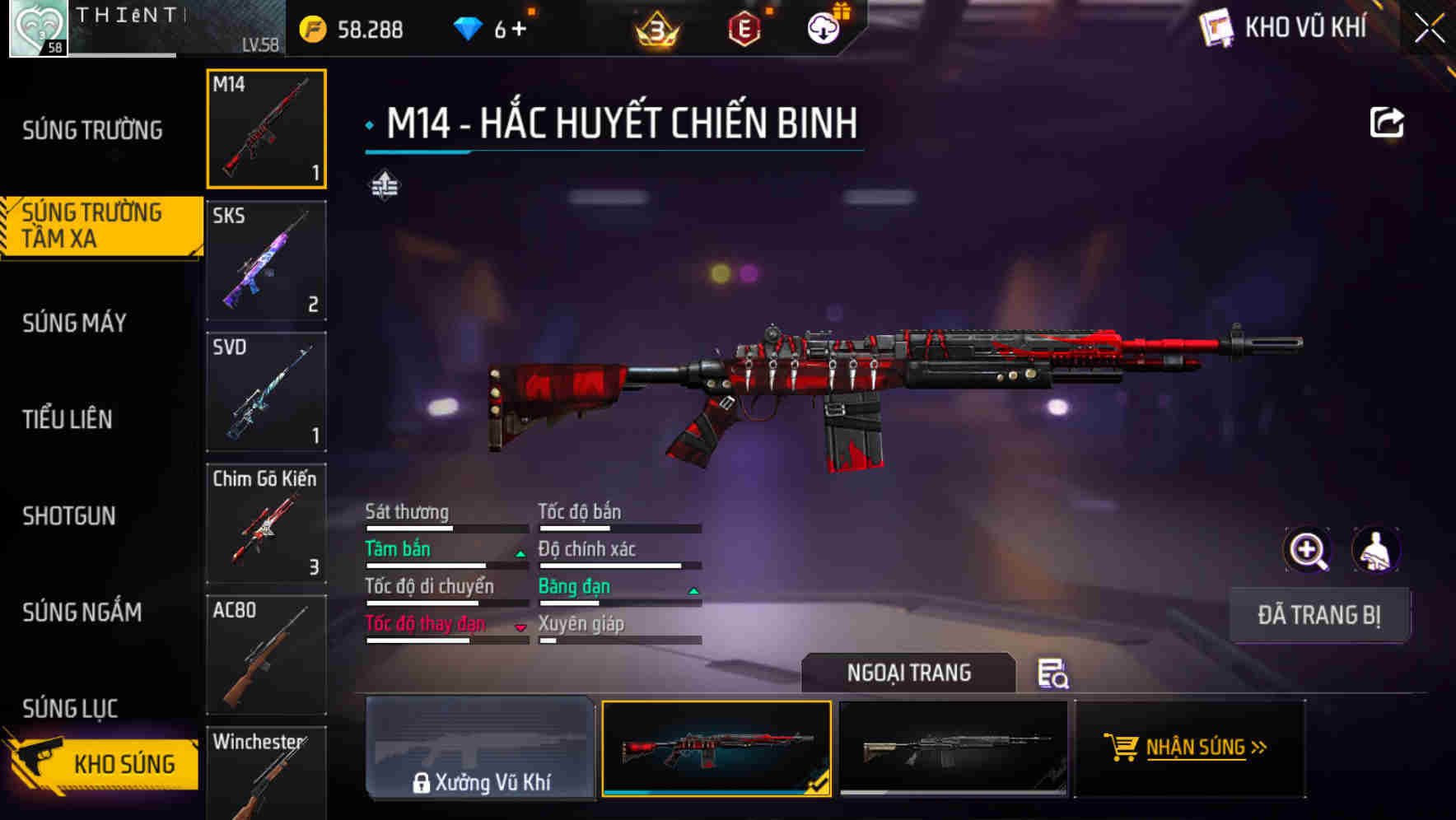Click the red down arrow on Tốc độ thay đạn
1456x820 pixels.
pos(520,627)
